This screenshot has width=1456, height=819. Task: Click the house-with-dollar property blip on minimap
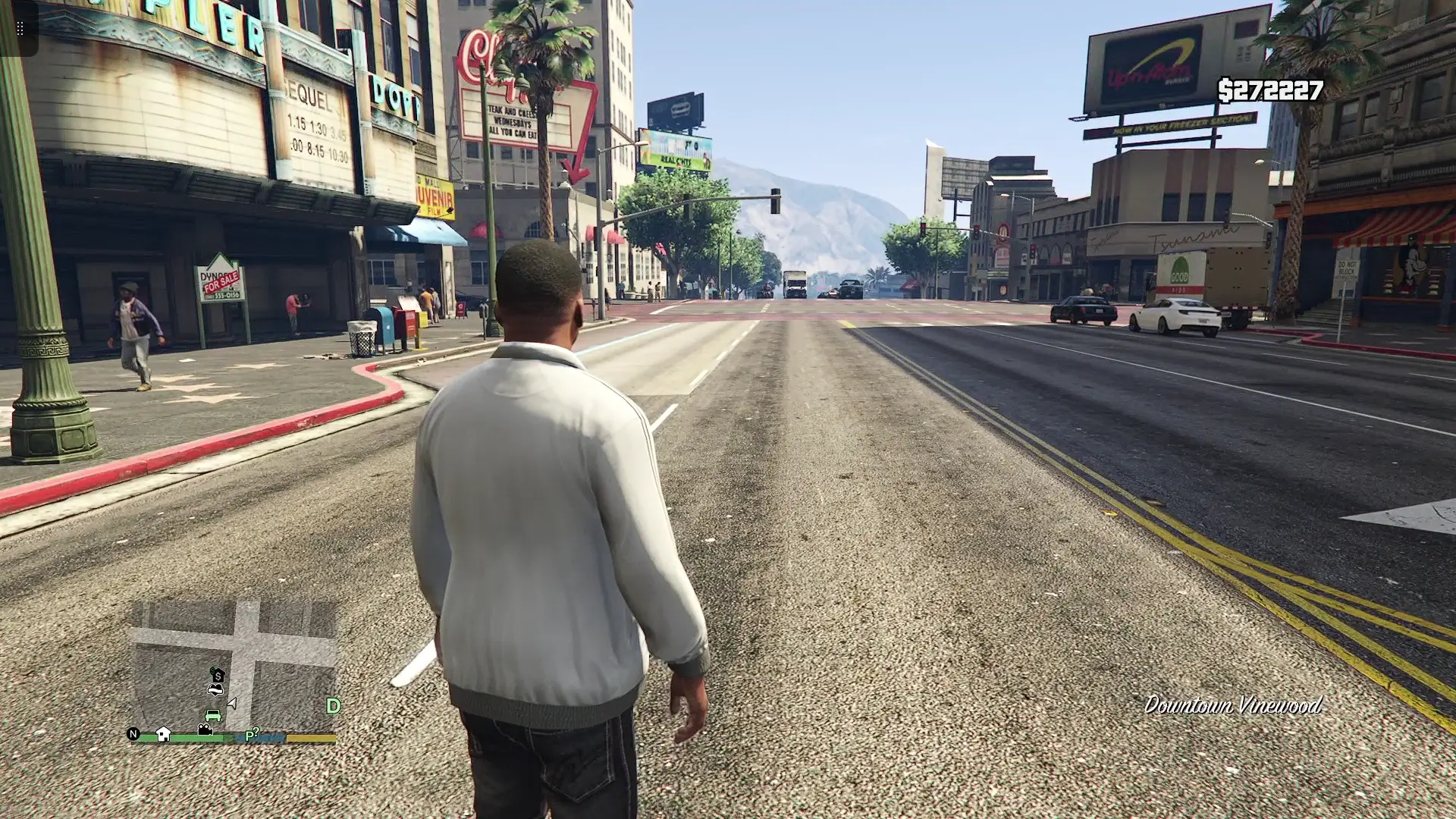click(x=218, y=675)
